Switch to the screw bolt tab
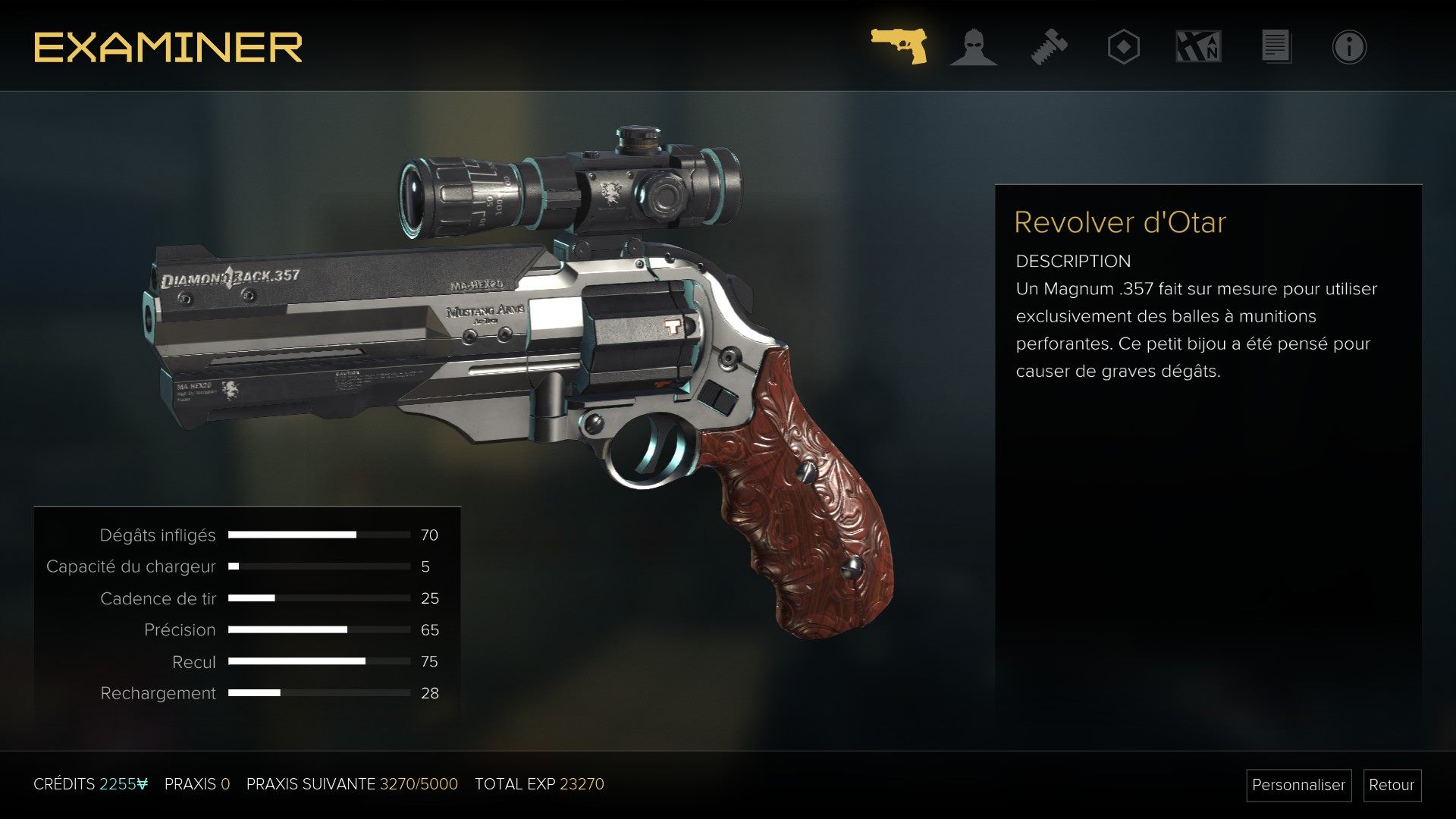Screen dimensions: 1456x819 pos(1049,47)
